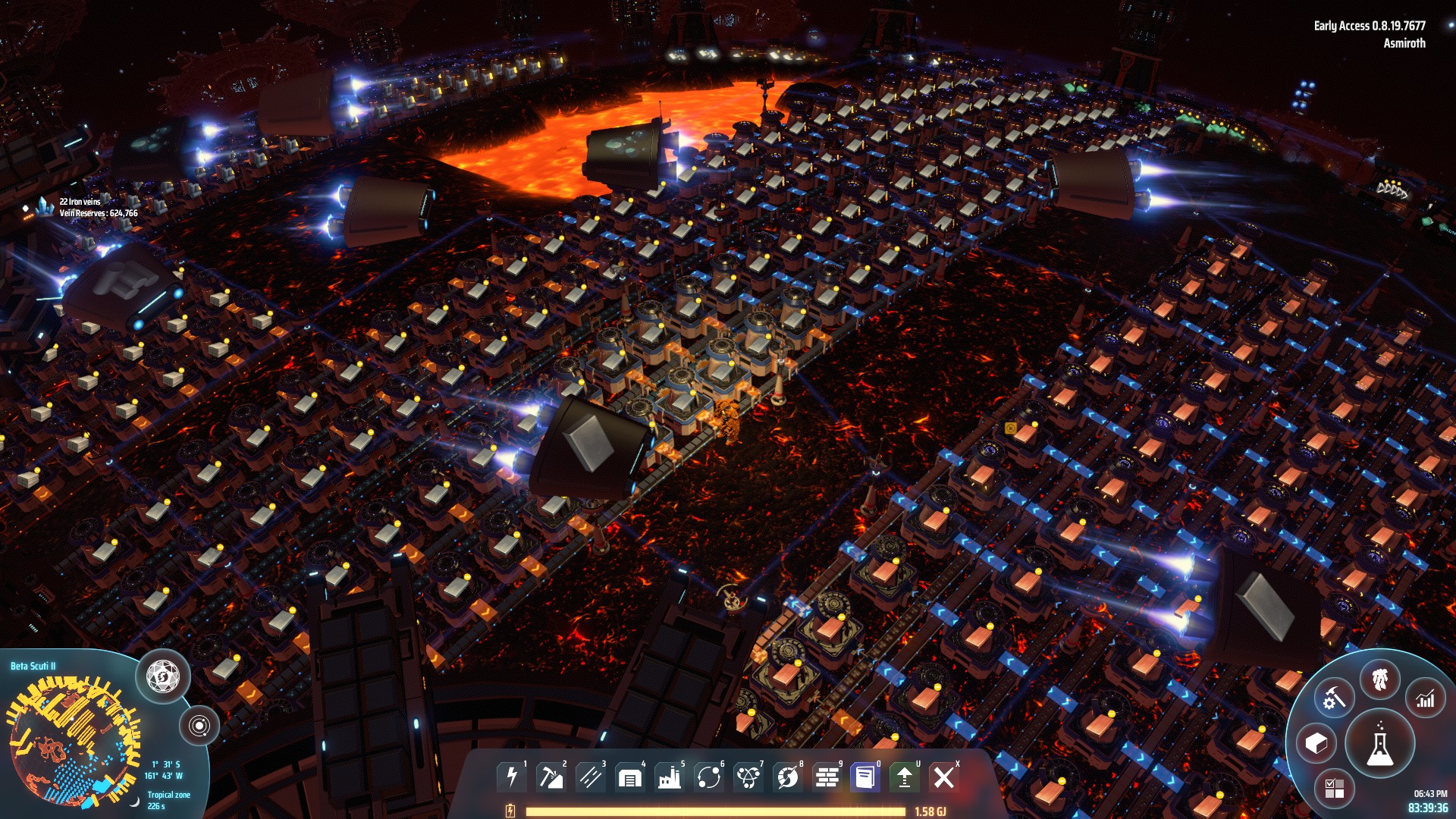Select the factory production build category

pyautogui.click(x=670, y=777)
